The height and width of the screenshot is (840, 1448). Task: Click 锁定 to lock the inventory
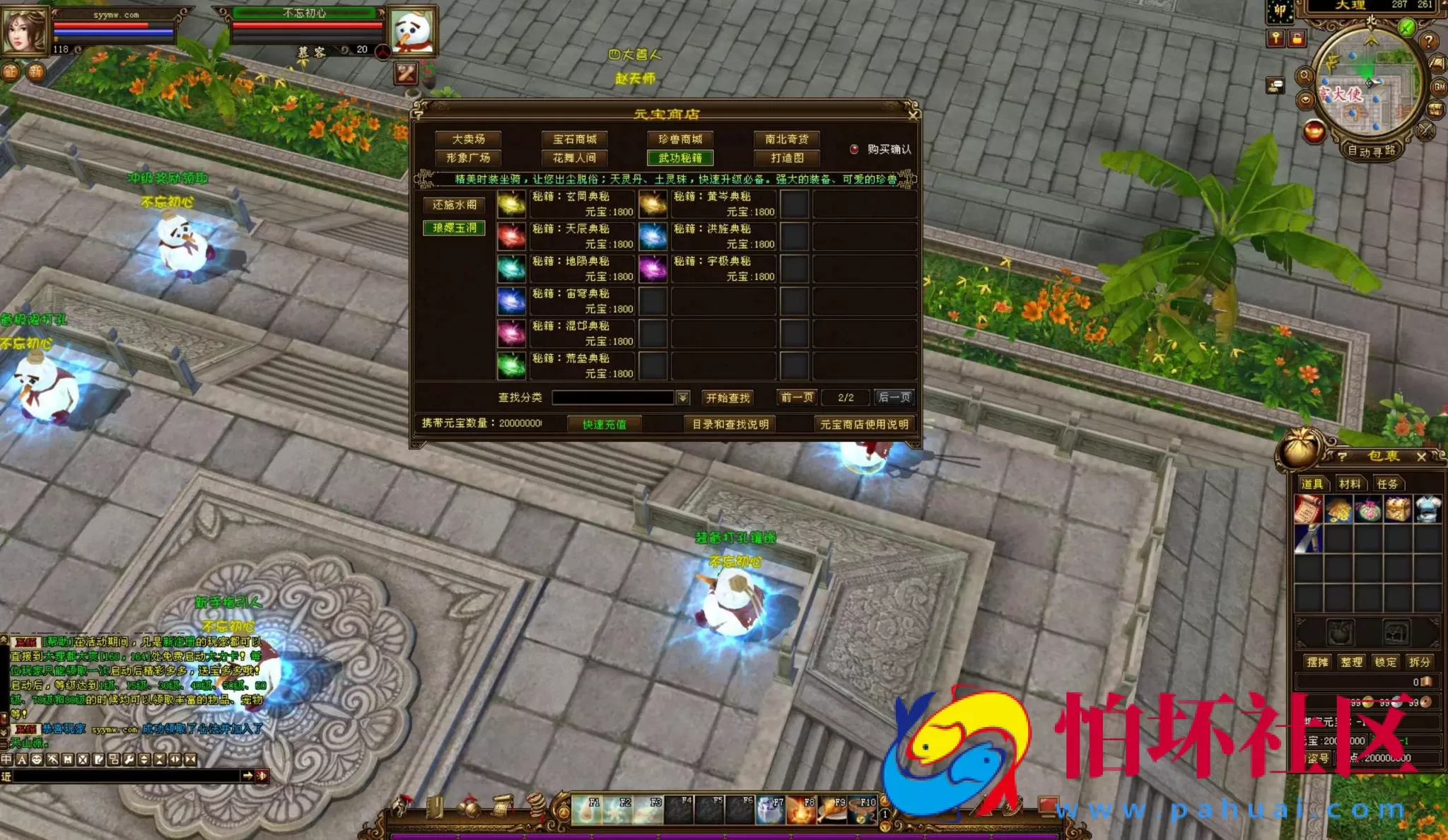(1386, 662)
